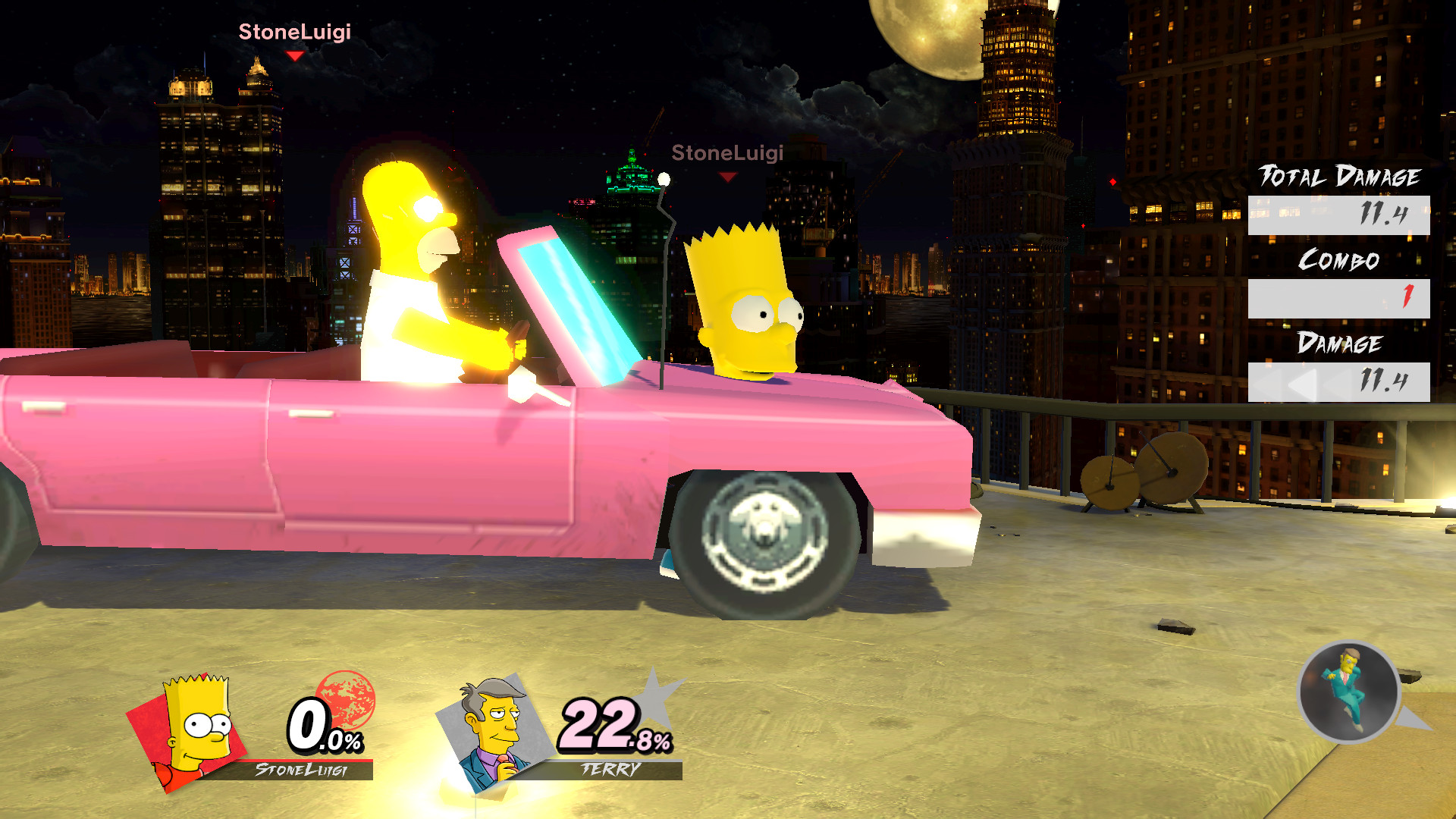Click the red marker above StoneLuigi's name tag
This screenshot has width=1456, height=819.
click(x=294, y=55)
